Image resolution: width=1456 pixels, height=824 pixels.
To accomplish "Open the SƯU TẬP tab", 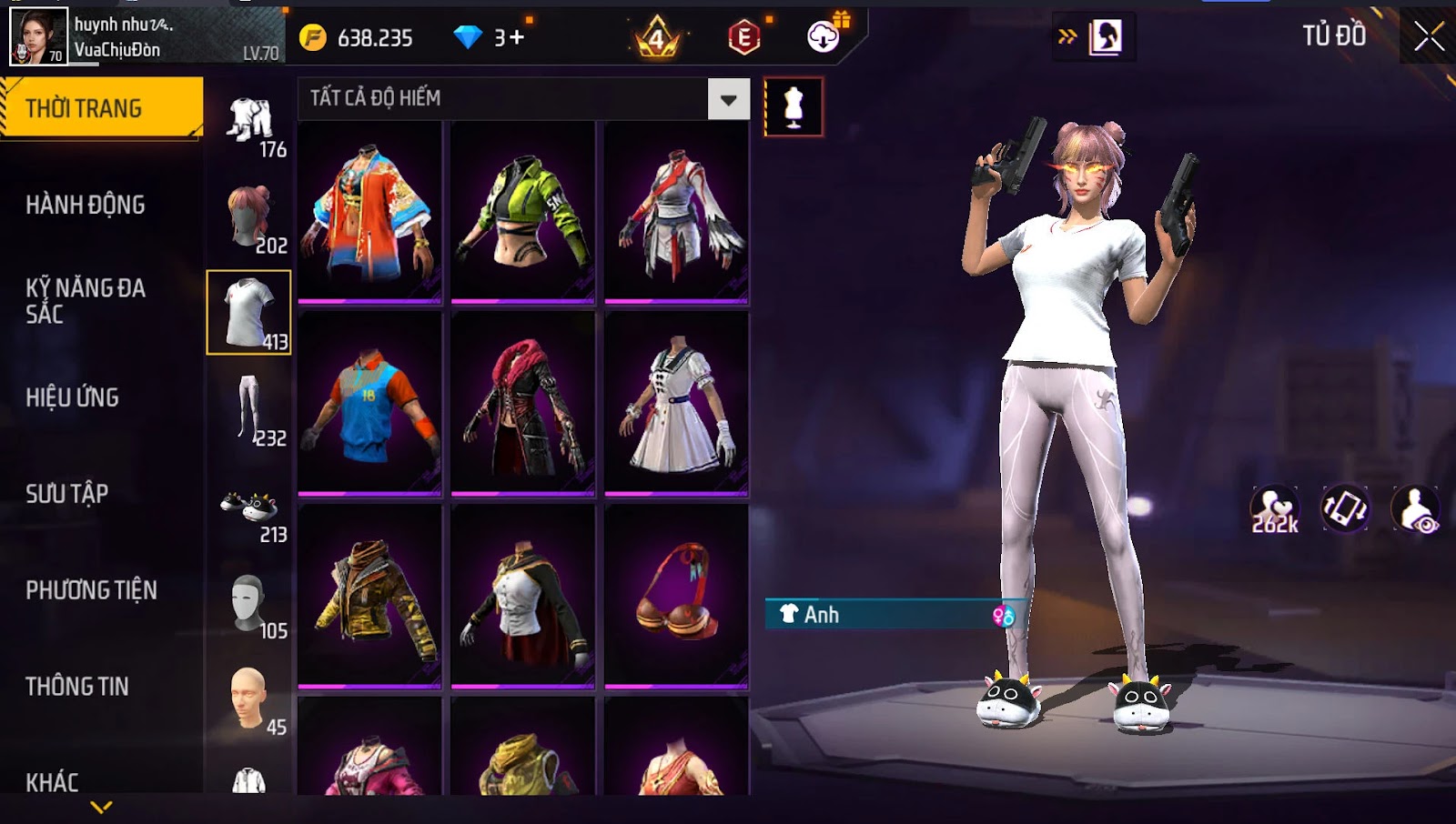I will coord(67,494).
